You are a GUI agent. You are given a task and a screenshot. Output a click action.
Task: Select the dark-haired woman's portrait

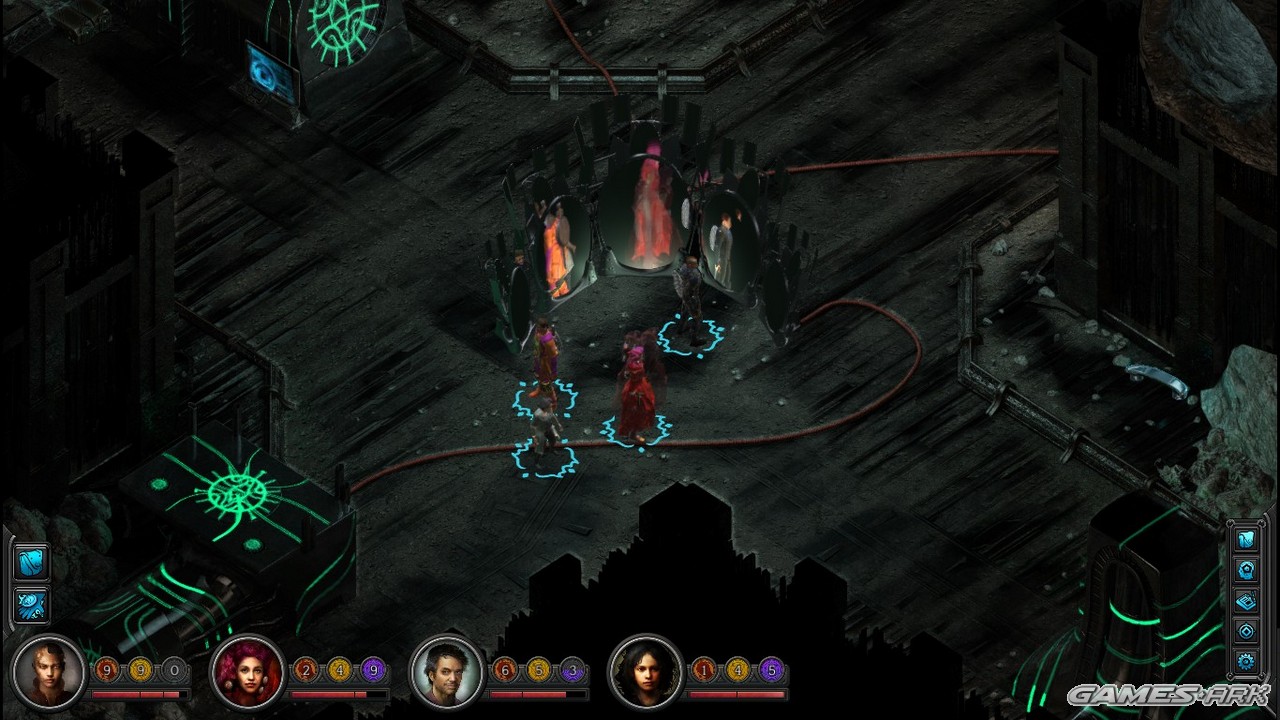coord(646,671)
